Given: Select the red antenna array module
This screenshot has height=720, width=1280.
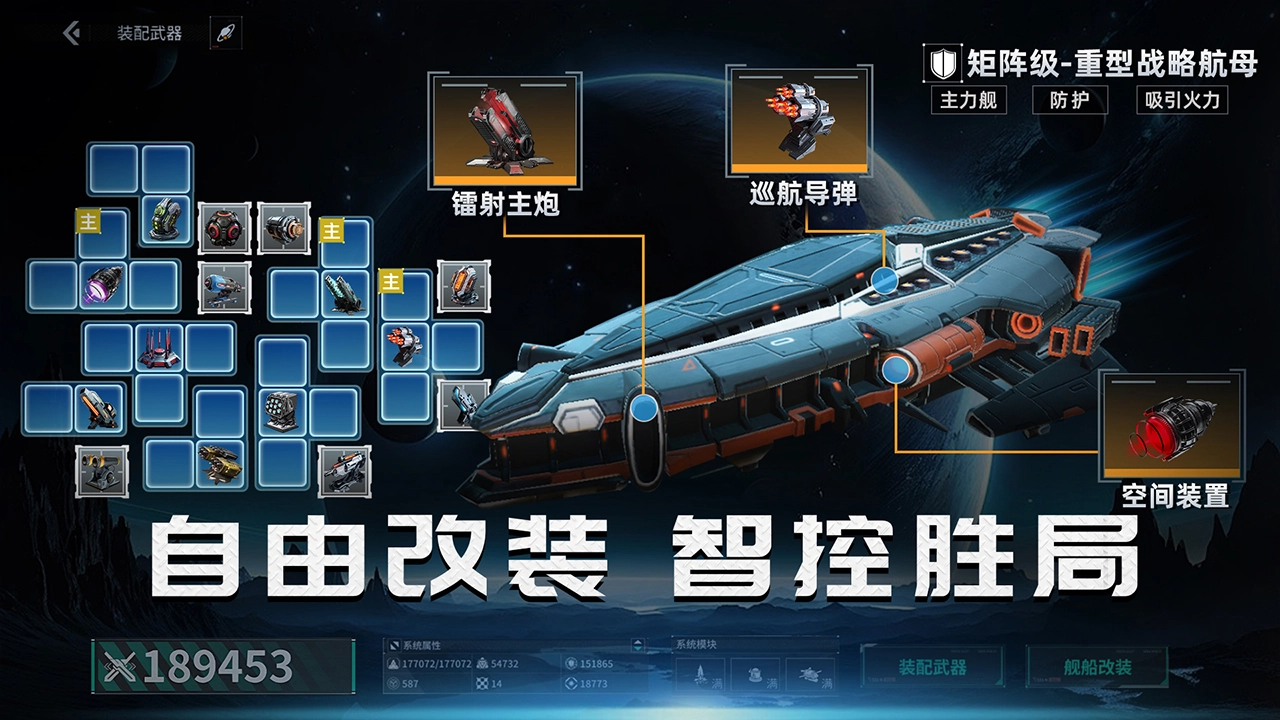Looking at the screenshot, I should coord(160,346).
